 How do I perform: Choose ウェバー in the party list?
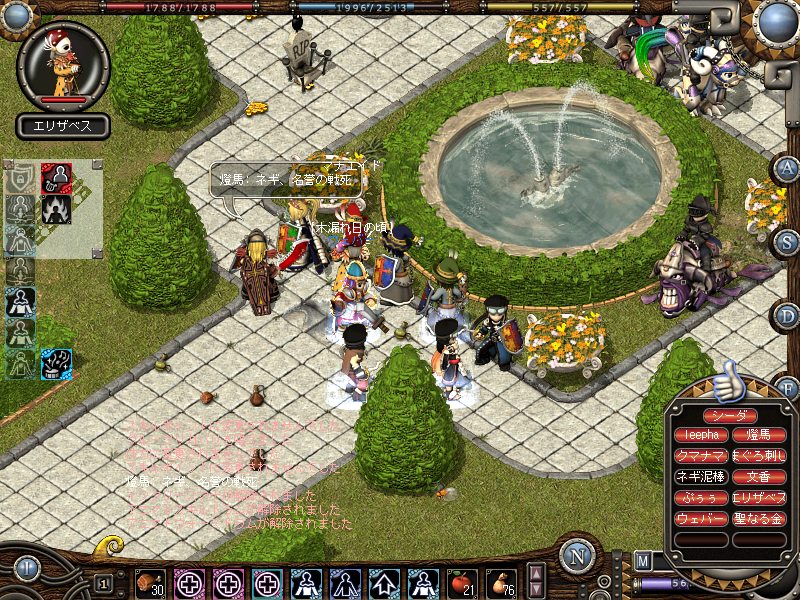[701, 518]
